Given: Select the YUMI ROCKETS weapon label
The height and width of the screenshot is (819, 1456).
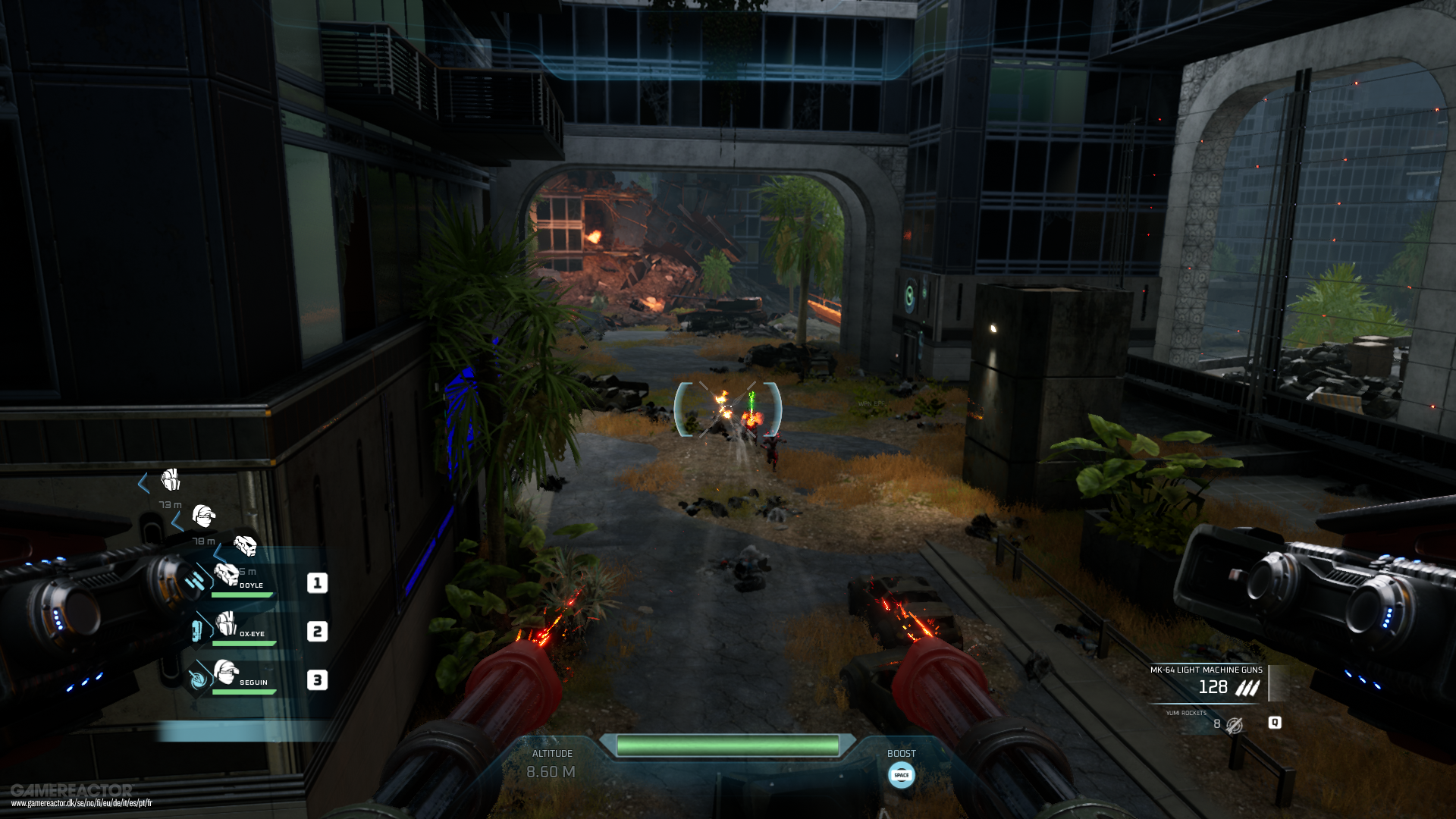Looking at the screenshot, I should (1186, 713).
